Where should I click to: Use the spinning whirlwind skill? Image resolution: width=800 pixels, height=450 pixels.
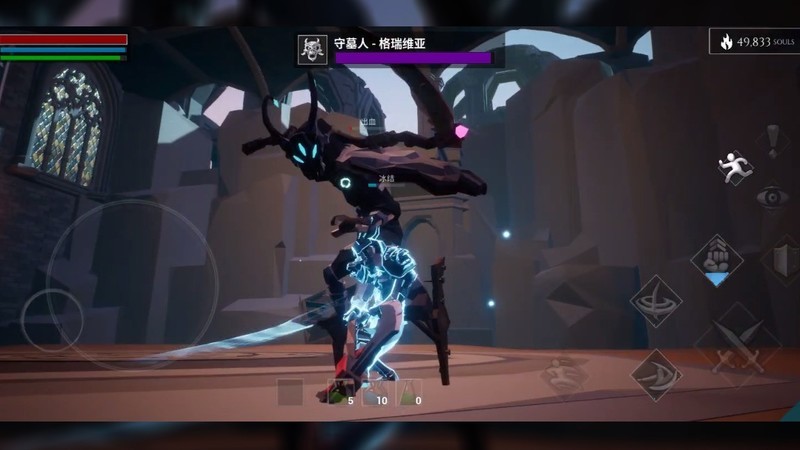(x=656, y=301)
